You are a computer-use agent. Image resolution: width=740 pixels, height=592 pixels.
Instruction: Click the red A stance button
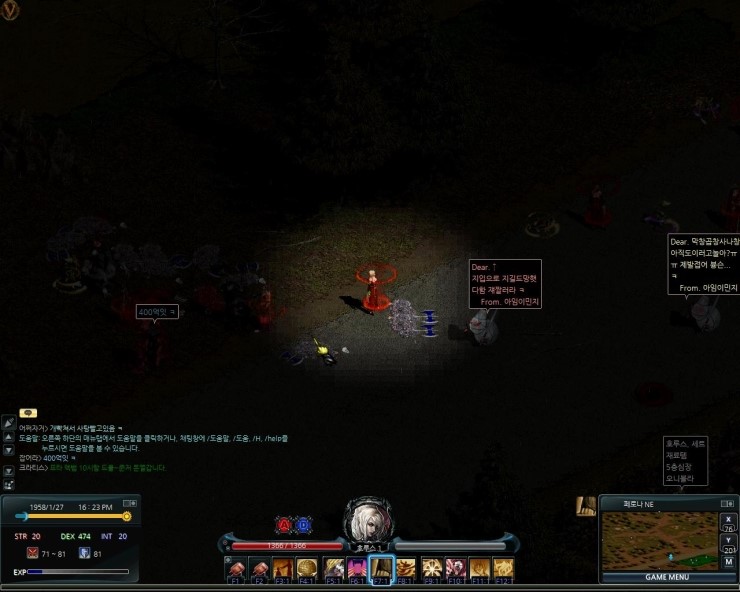[x=284, y=524]
